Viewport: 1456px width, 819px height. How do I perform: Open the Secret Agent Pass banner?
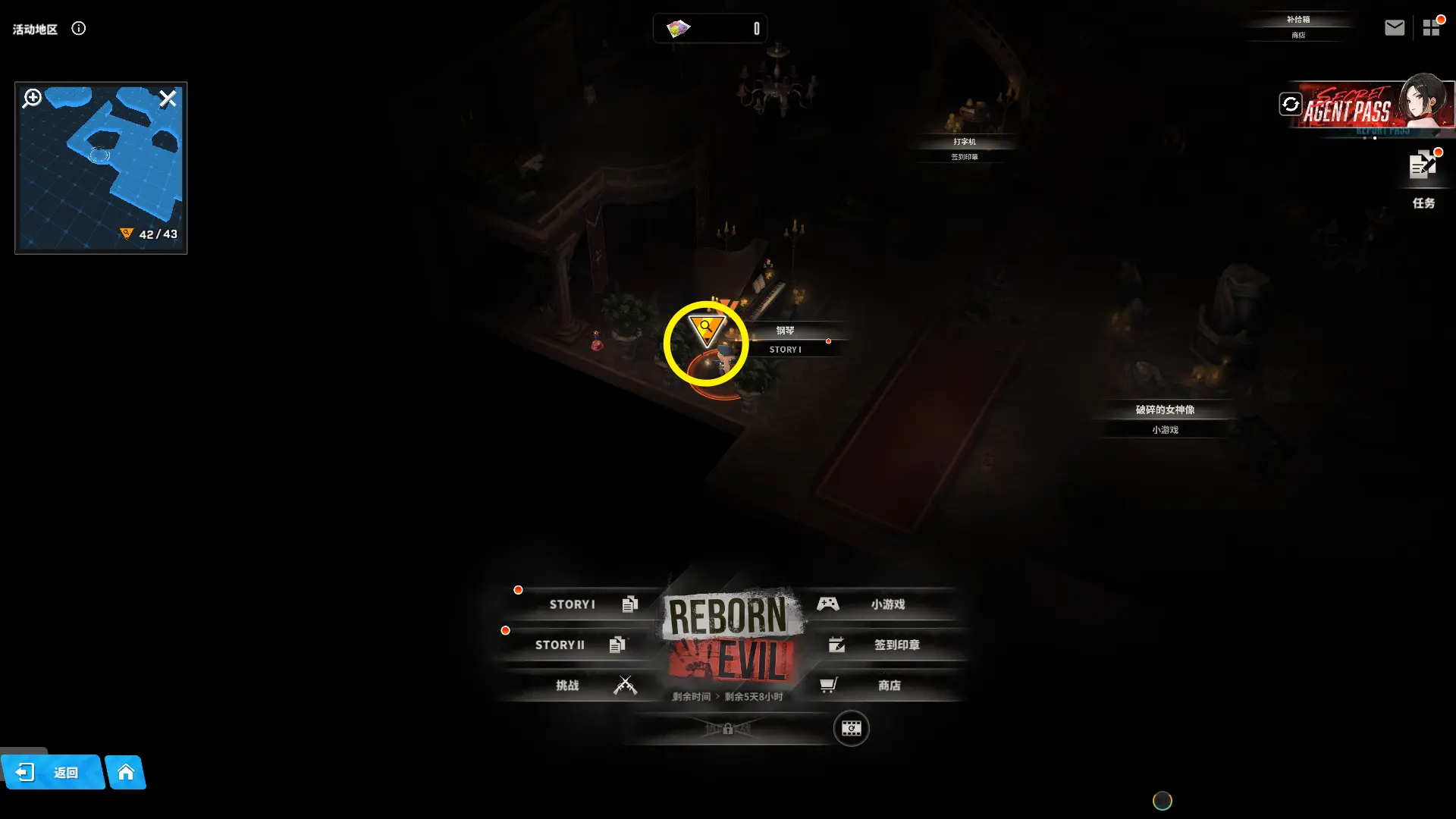[1373, 106]
